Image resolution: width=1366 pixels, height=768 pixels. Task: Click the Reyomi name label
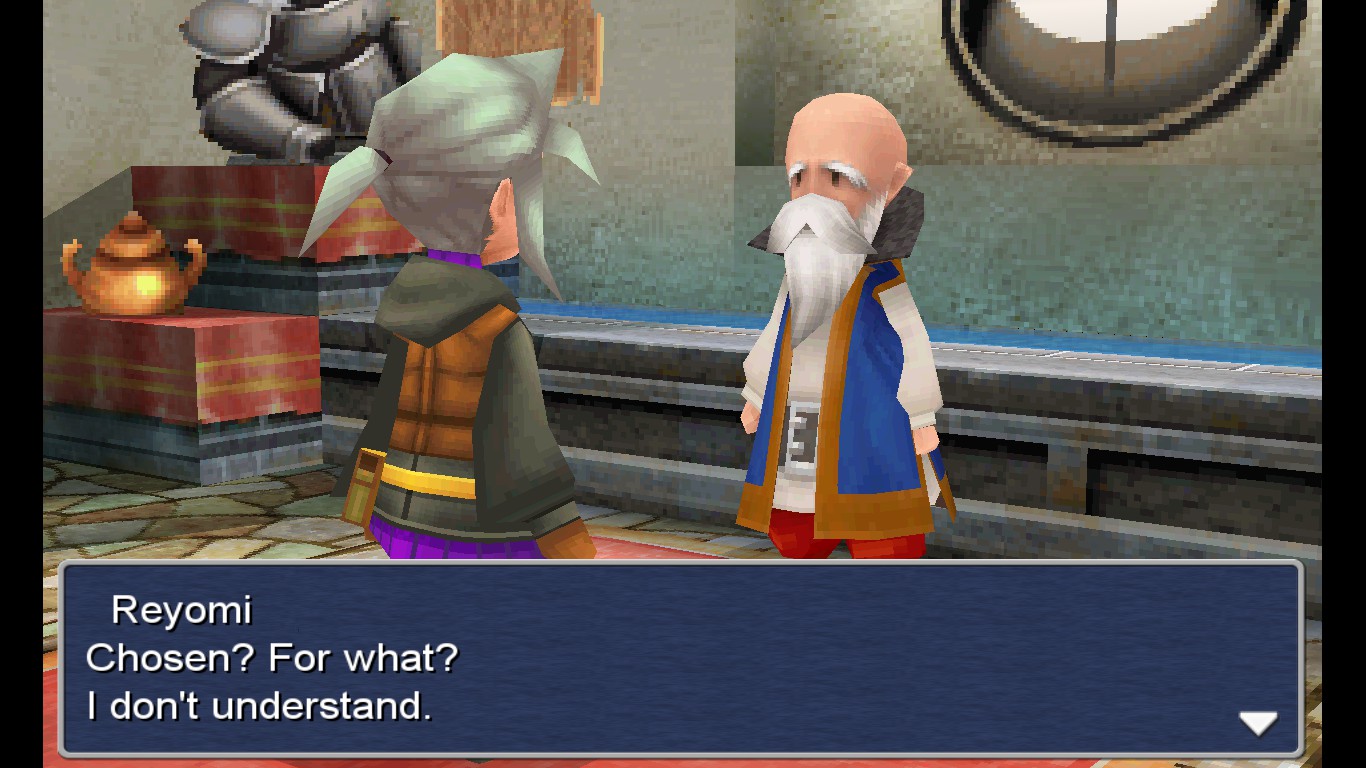point(181,610)
